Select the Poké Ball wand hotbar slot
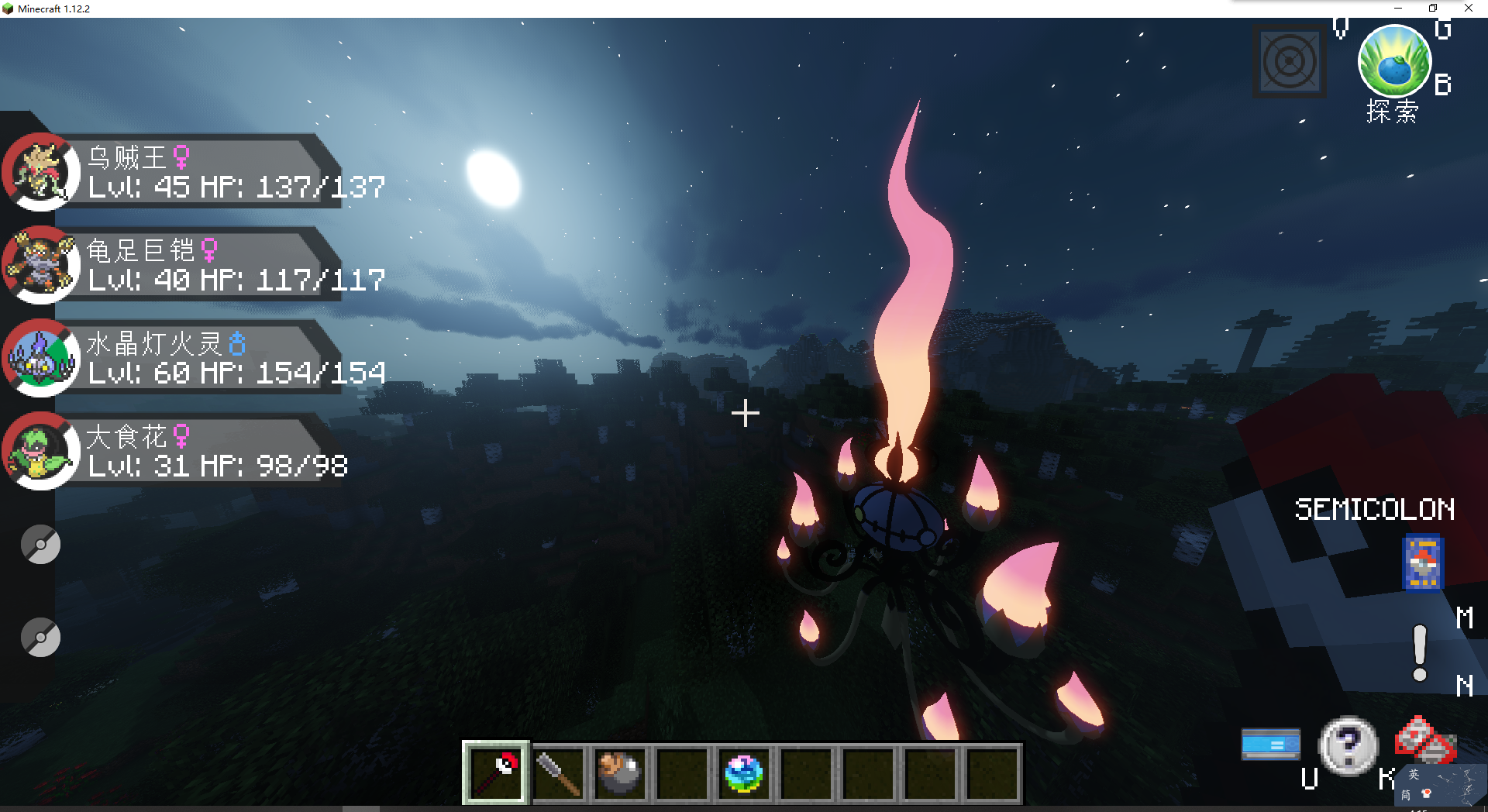This screenshot has width=1488, height=812. point(496,772)
